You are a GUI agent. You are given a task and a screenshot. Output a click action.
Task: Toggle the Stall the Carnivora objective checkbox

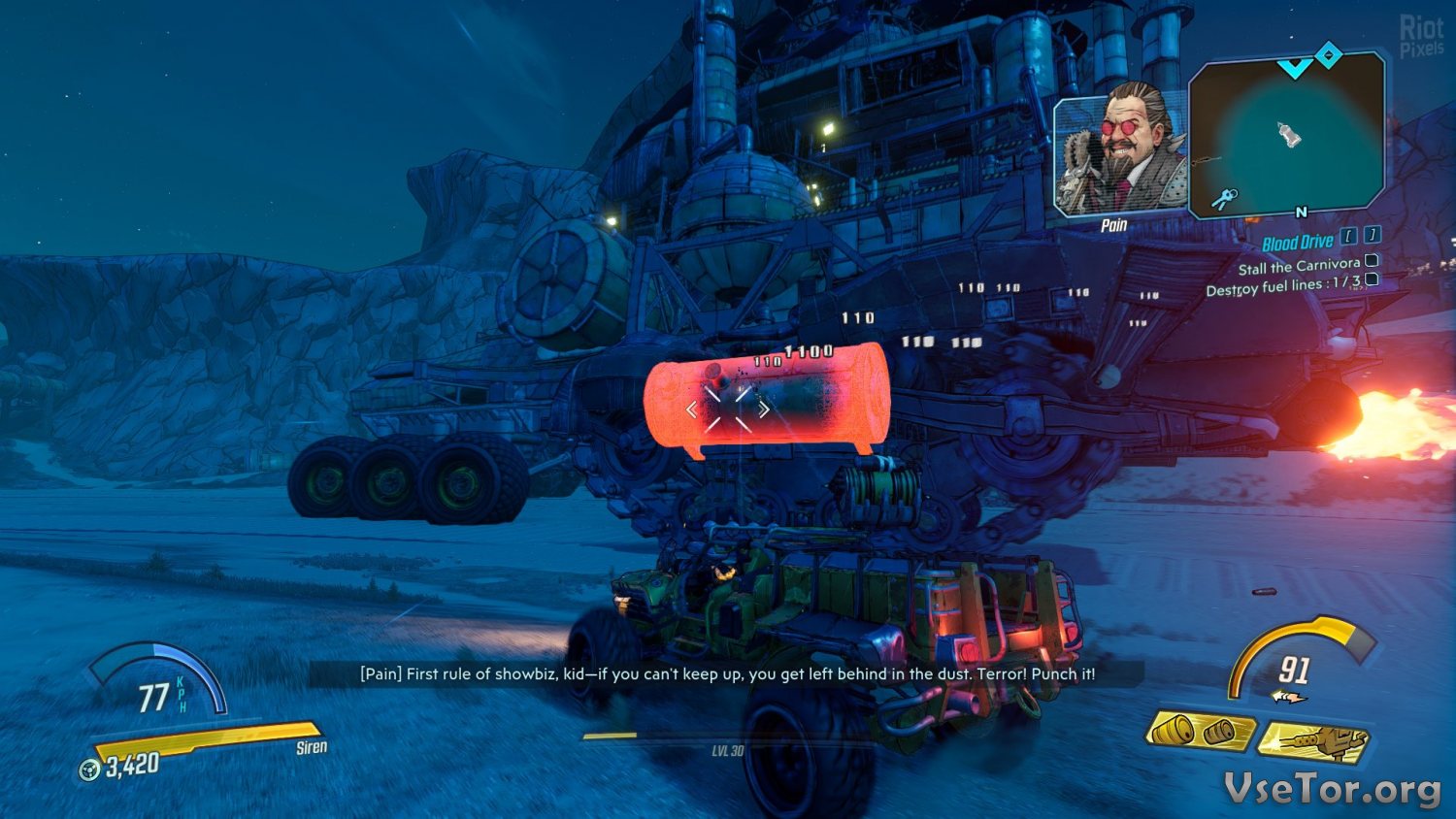coord(1372,260)
